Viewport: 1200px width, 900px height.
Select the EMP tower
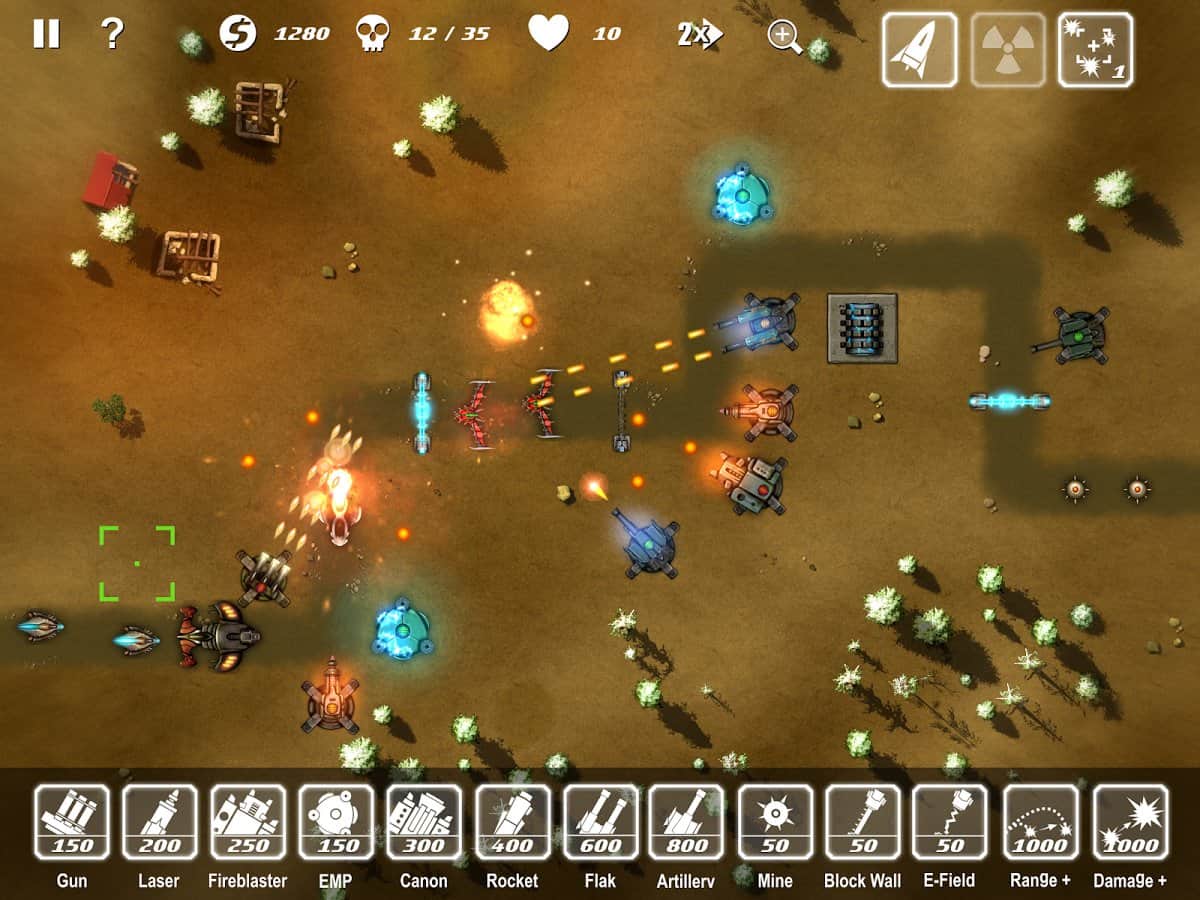[336, 822]
